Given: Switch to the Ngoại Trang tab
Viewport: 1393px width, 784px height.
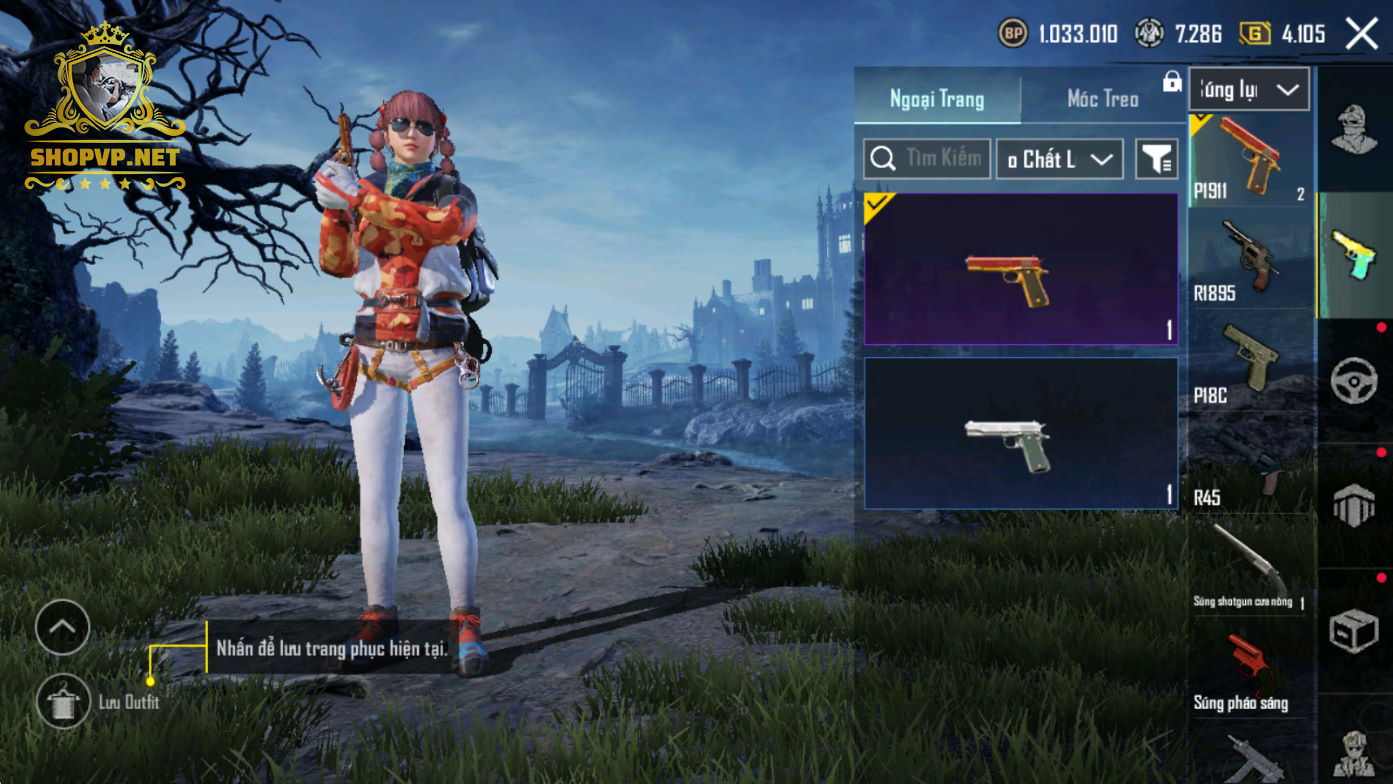Looking at the screenshot, I should 937,99.
